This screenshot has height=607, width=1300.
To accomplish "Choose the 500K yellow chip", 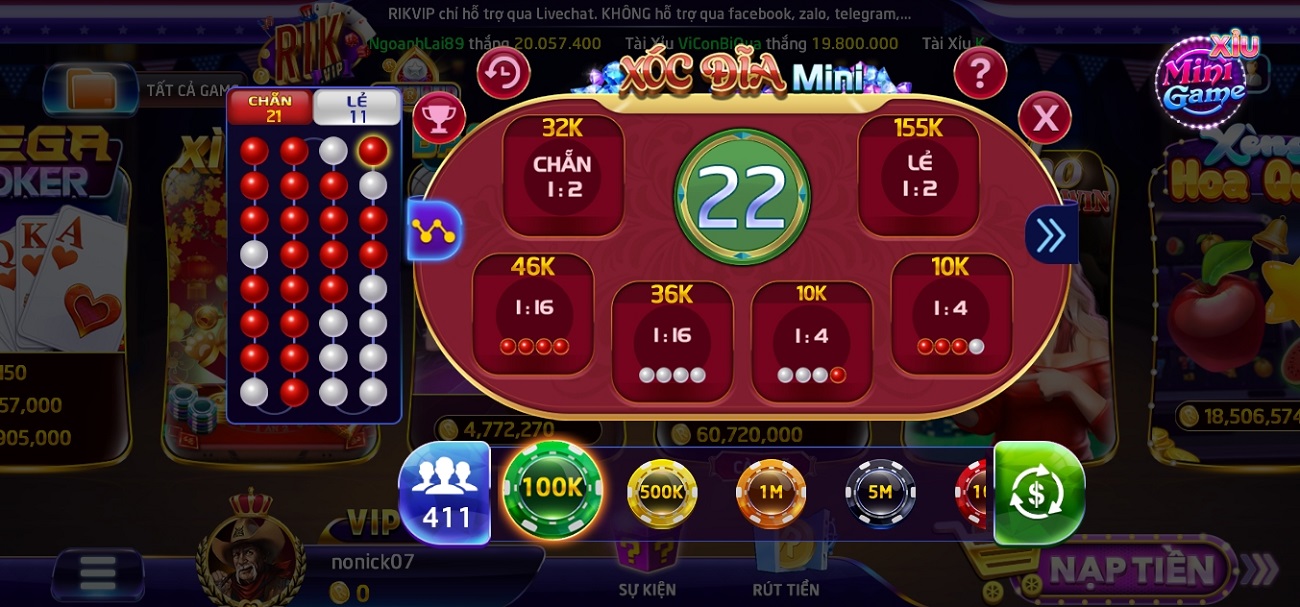I will [x=661, y=492].
